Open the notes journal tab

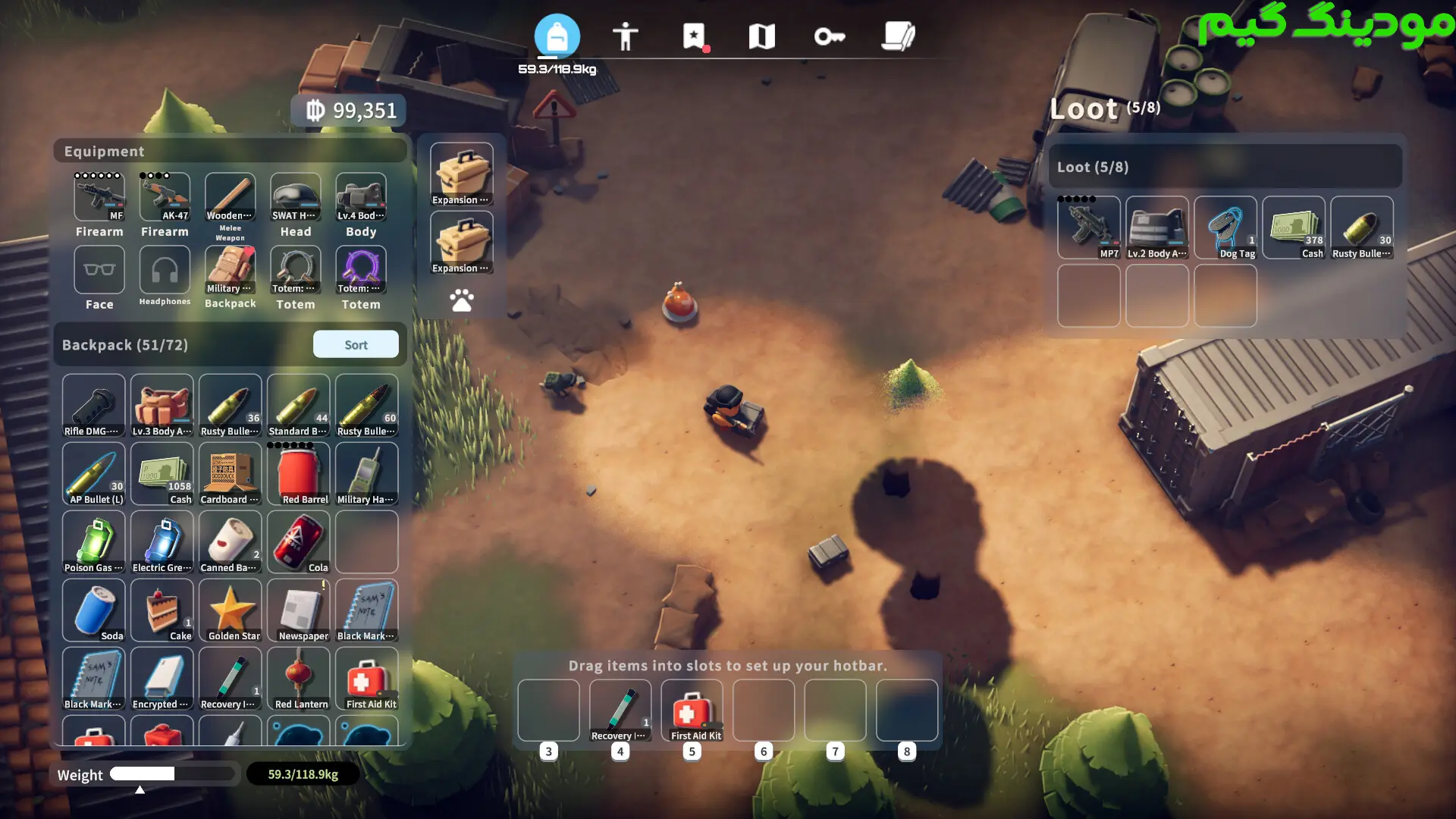[899, 36]
